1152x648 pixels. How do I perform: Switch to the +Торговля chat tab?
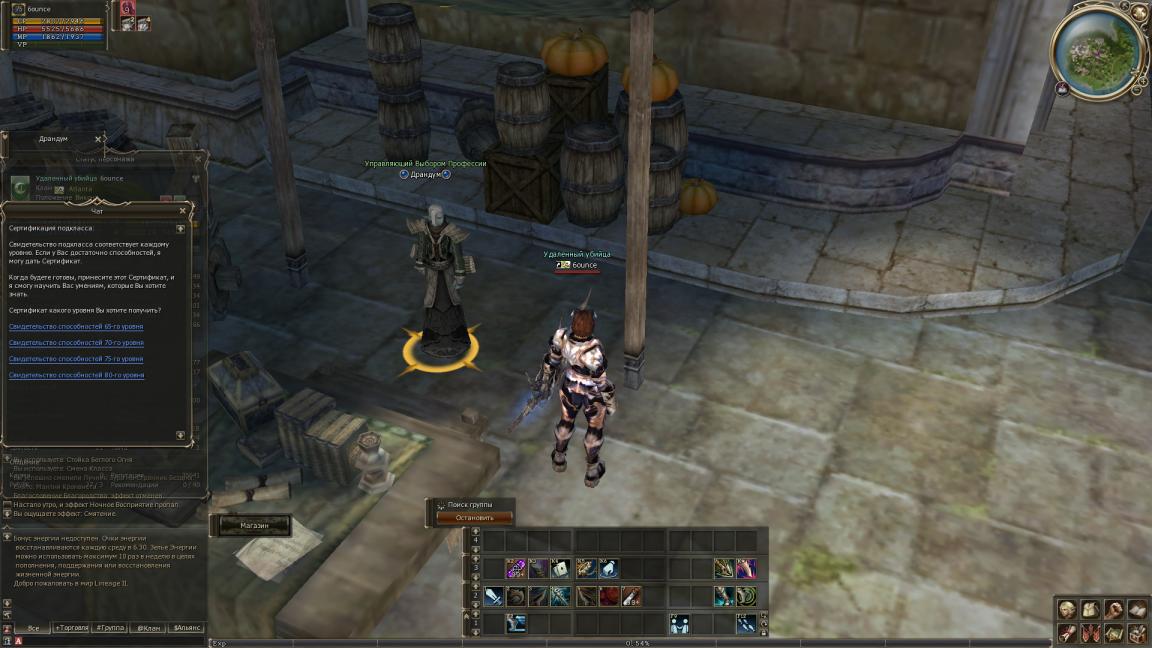click(72, 628)
